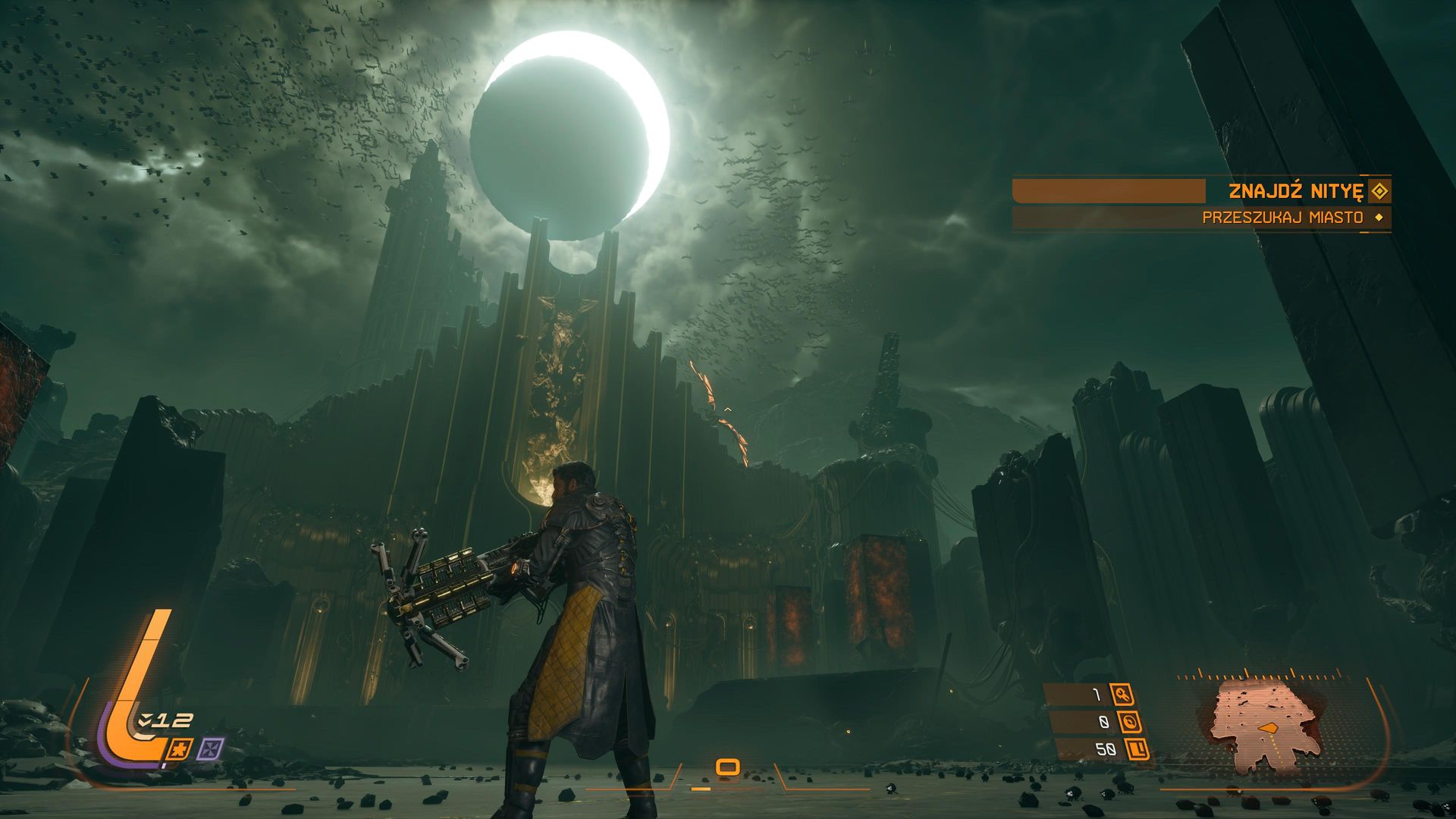Viewport: 1456px width, 819px height.
Task: Open the ZNAJDŹ NITYĘ quest tracker
Action: point(1294,191)
